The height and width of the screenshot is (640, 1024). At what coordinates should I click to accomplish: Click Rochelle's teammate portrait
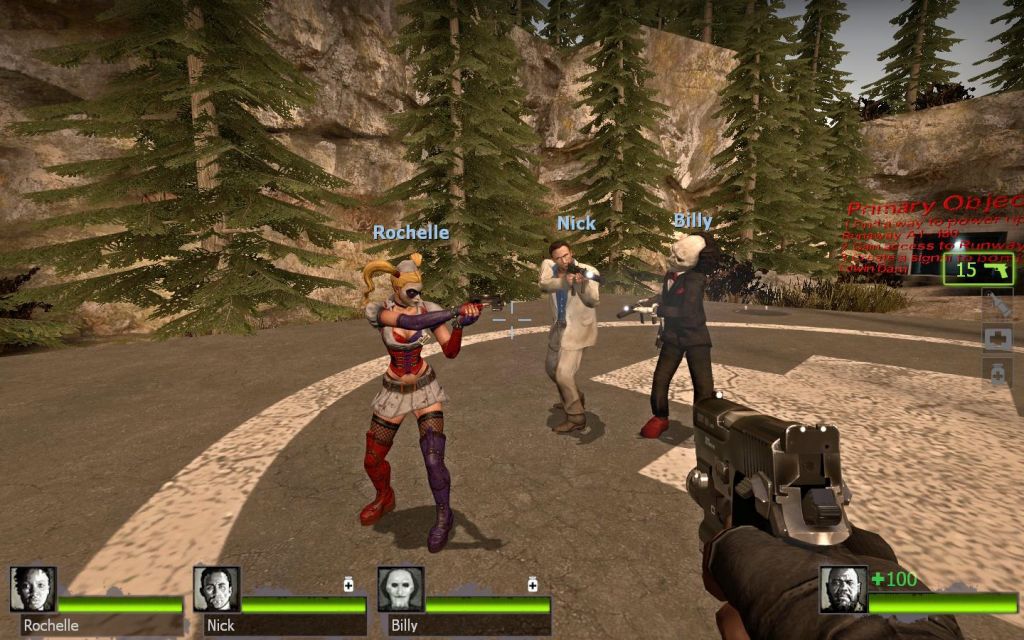(33, 590)
